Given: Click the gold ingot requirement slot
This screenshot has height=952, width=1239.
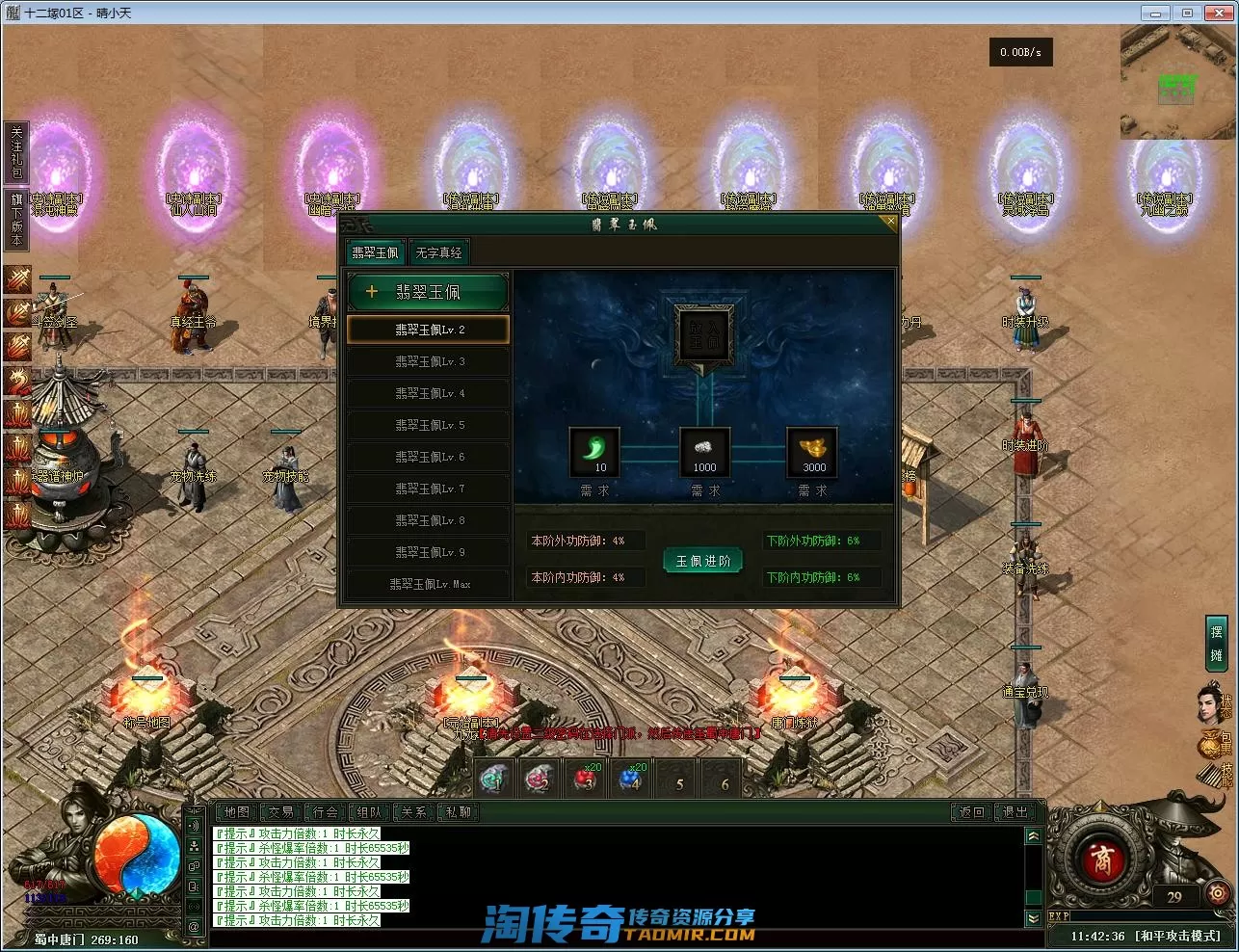Looking at the screenshot, I should pos(813,452).
